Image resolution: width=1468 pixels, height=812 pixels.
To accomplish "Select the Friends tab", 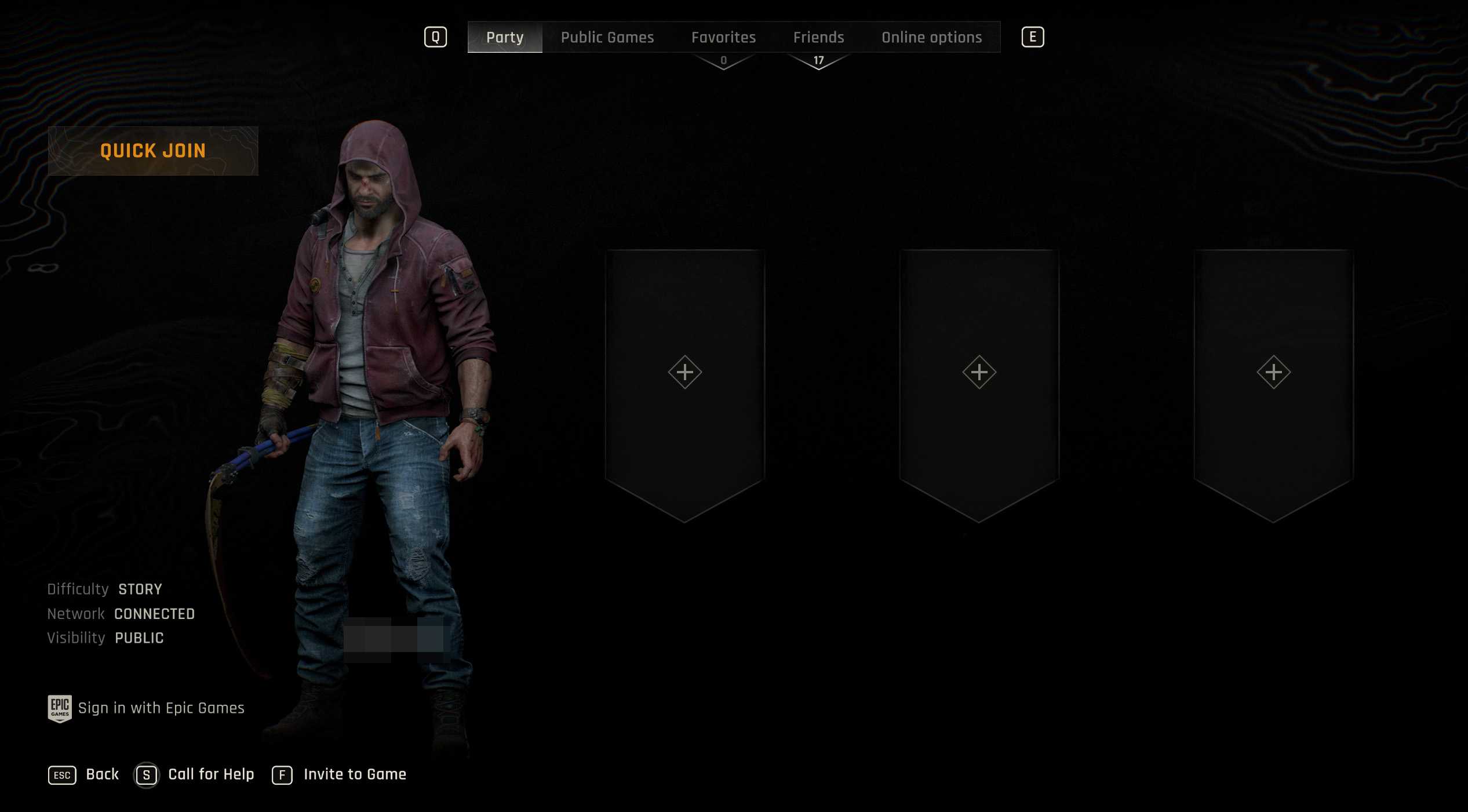I will (x=818, y=37).
